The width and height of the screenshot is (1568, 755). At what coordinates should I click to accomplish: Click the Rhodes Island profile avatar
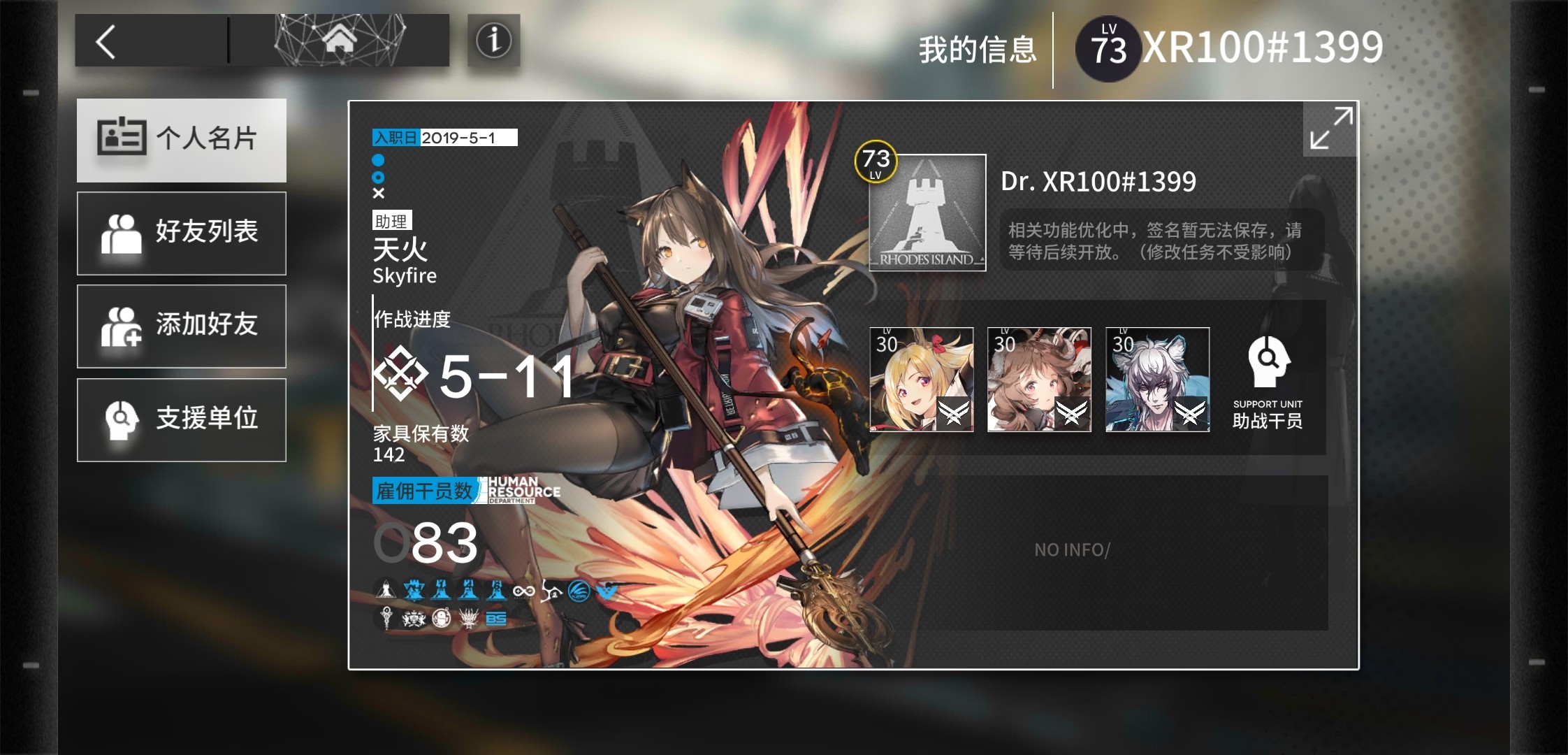coord(927,213)
